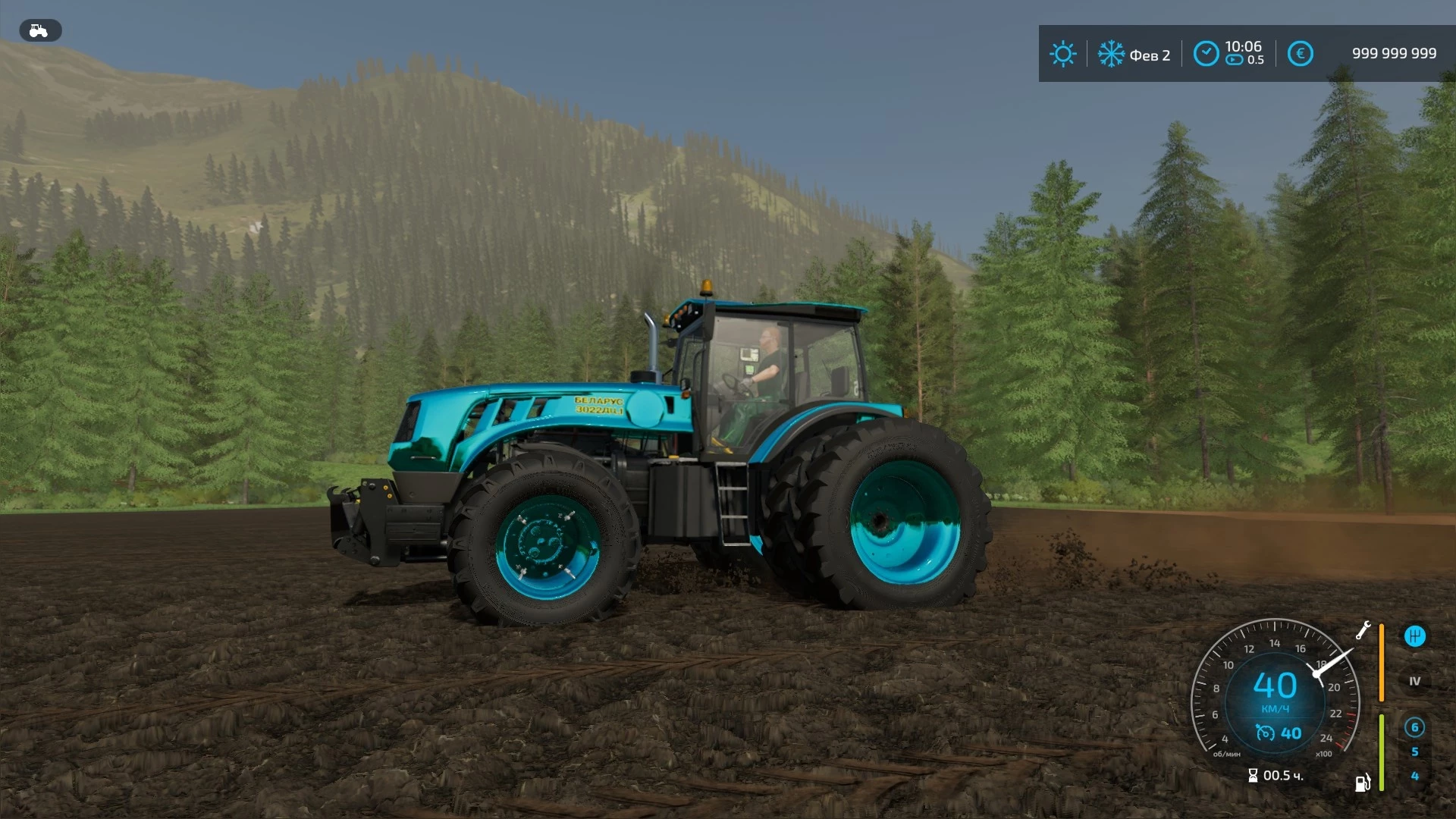
Task: Click the hourglass operating hours icon
Action: [1254, 775]
